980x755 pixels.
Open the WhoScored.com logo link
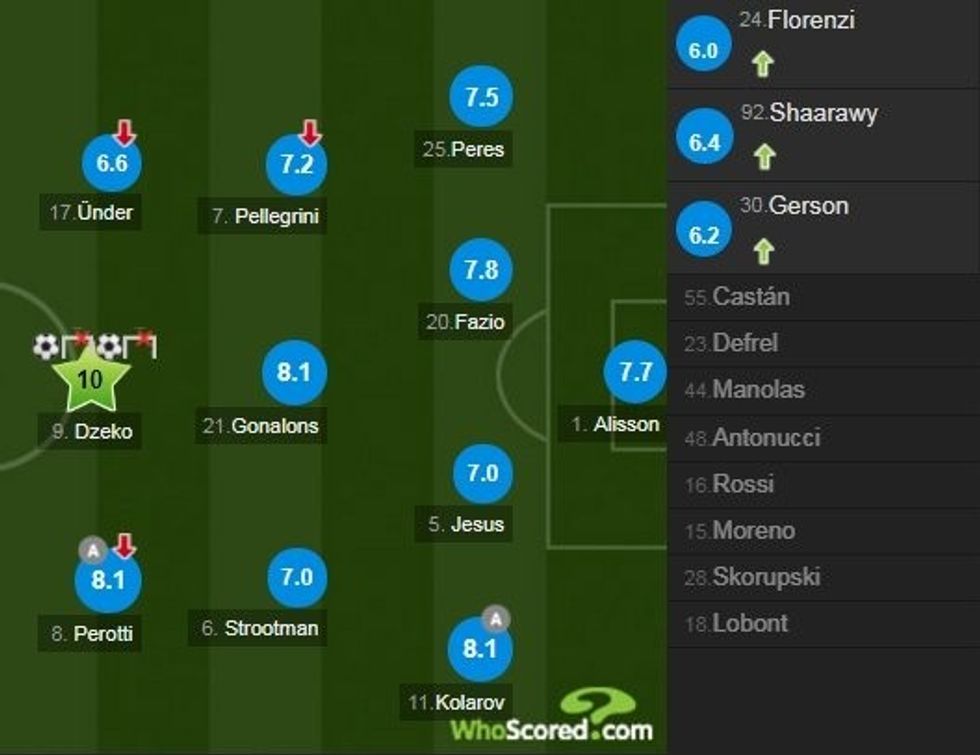tap(551, 720)
